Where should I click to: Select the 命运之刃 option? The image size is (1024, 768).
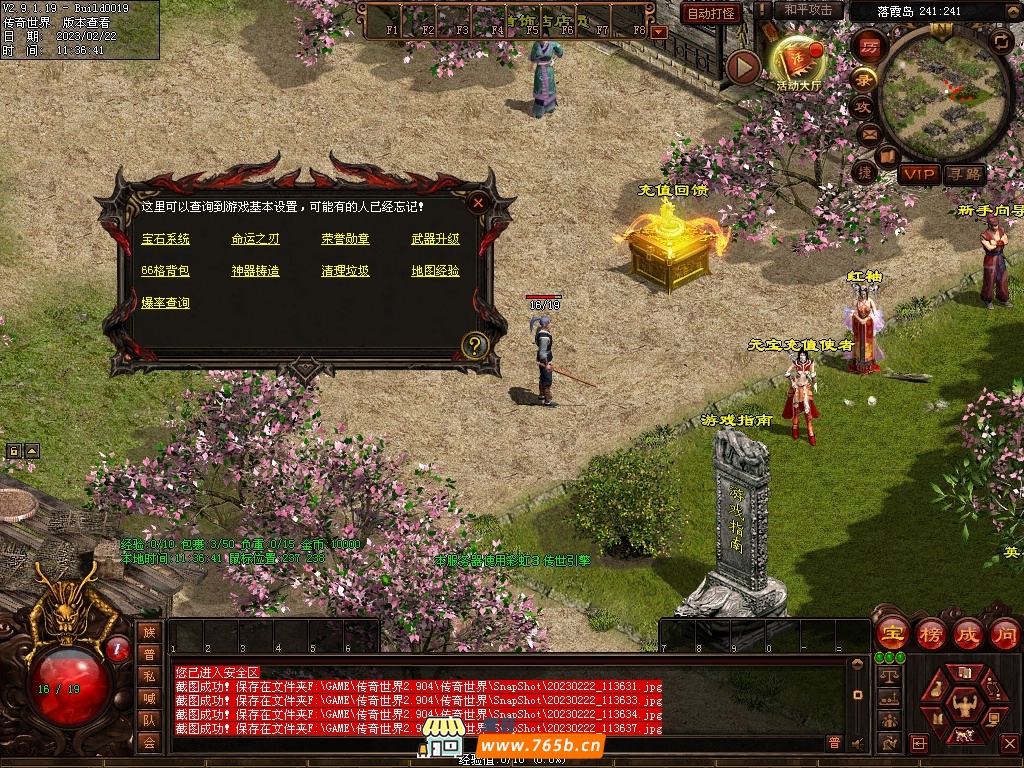point(255,239)
